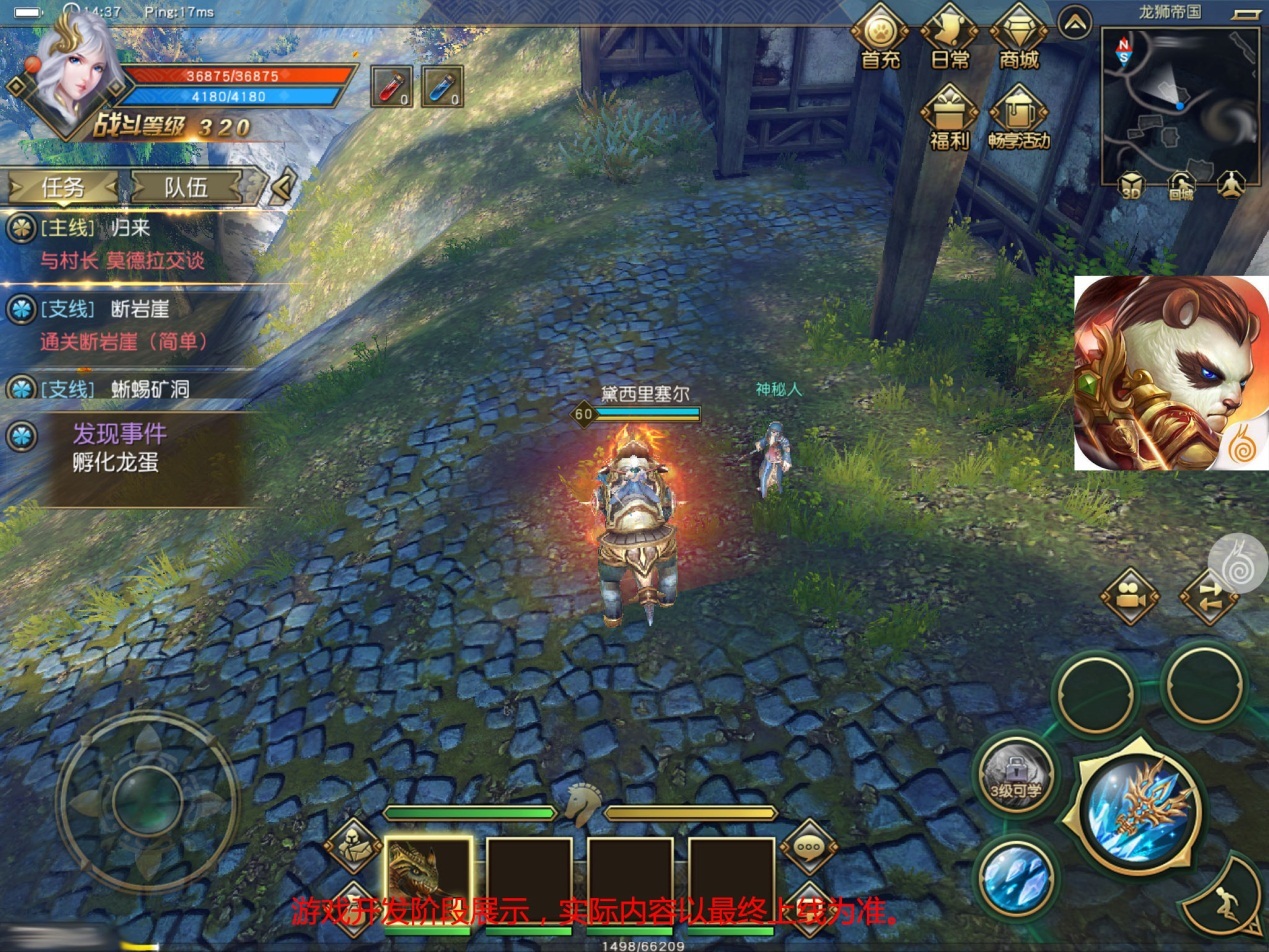Open the 商城 diamond shop

click(1018, 36)
